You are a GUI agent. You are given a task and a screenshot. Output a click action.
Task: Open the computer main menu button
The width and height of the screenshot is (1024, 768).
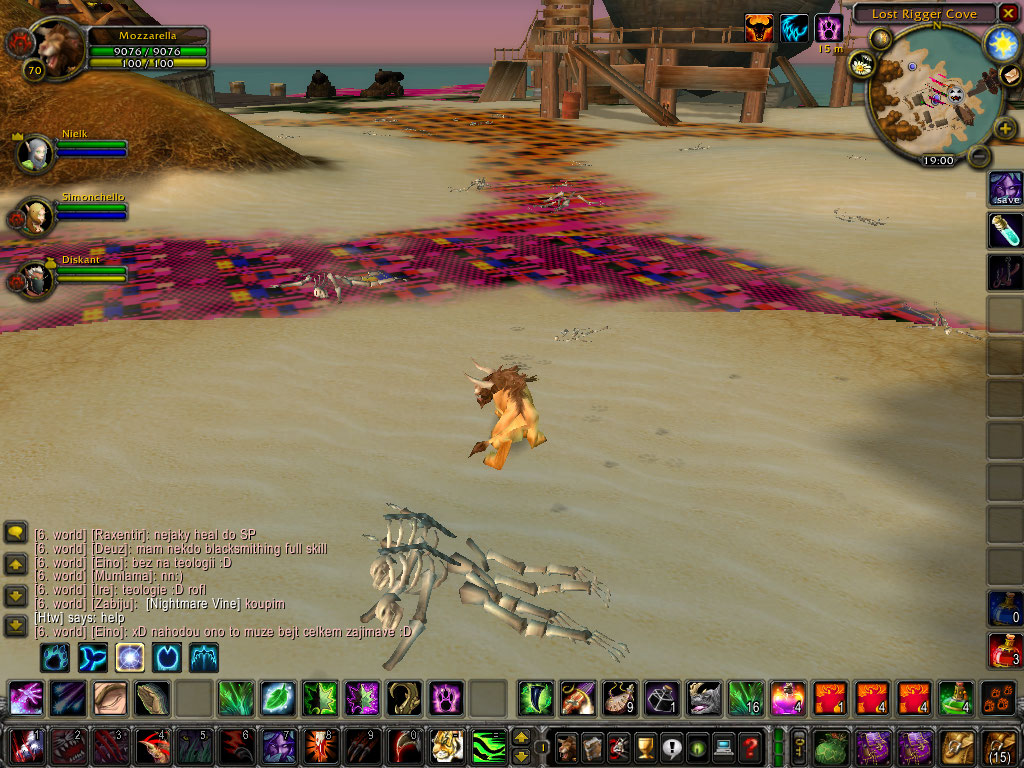725,746
